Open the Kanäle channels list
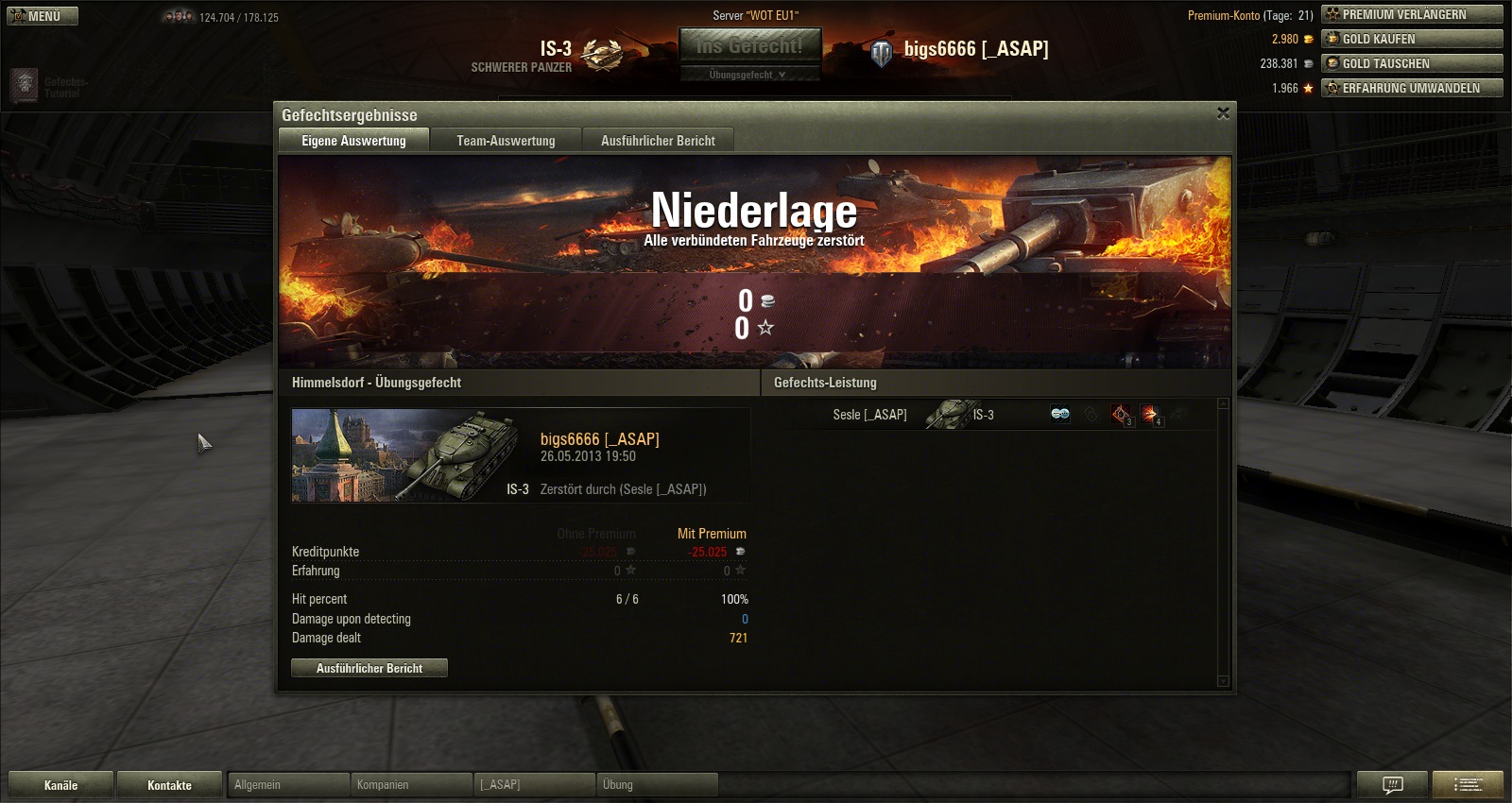1512x803 pixels. click(x=60, y=785)
